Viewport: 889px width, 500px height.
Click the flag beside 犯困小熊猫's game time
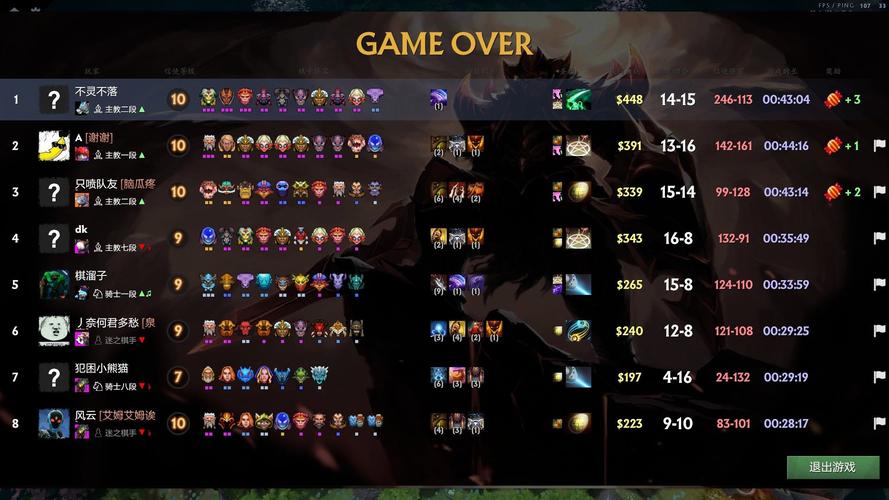879,377
